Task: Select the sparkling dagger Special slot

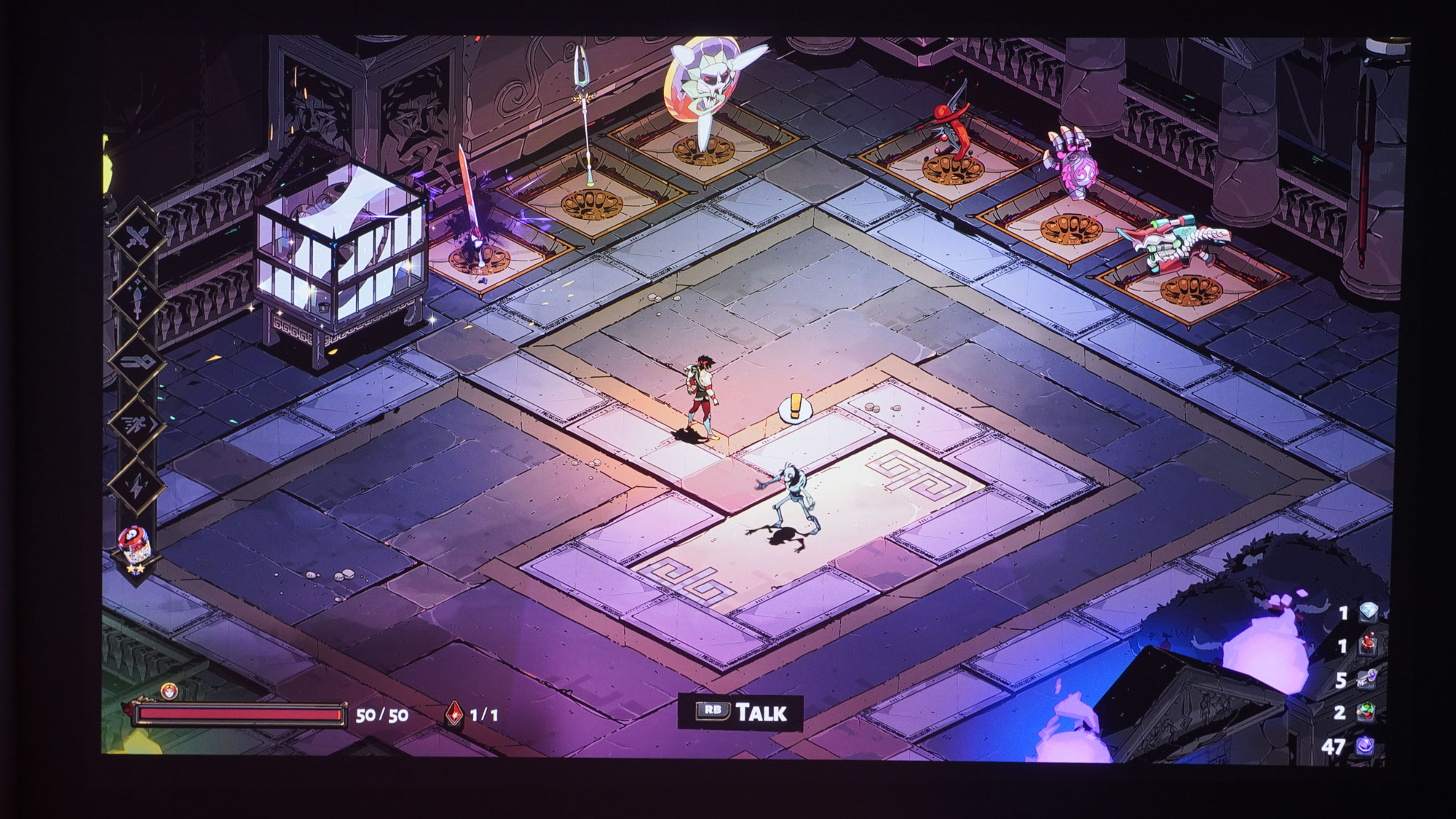Action: coord(137,300)
